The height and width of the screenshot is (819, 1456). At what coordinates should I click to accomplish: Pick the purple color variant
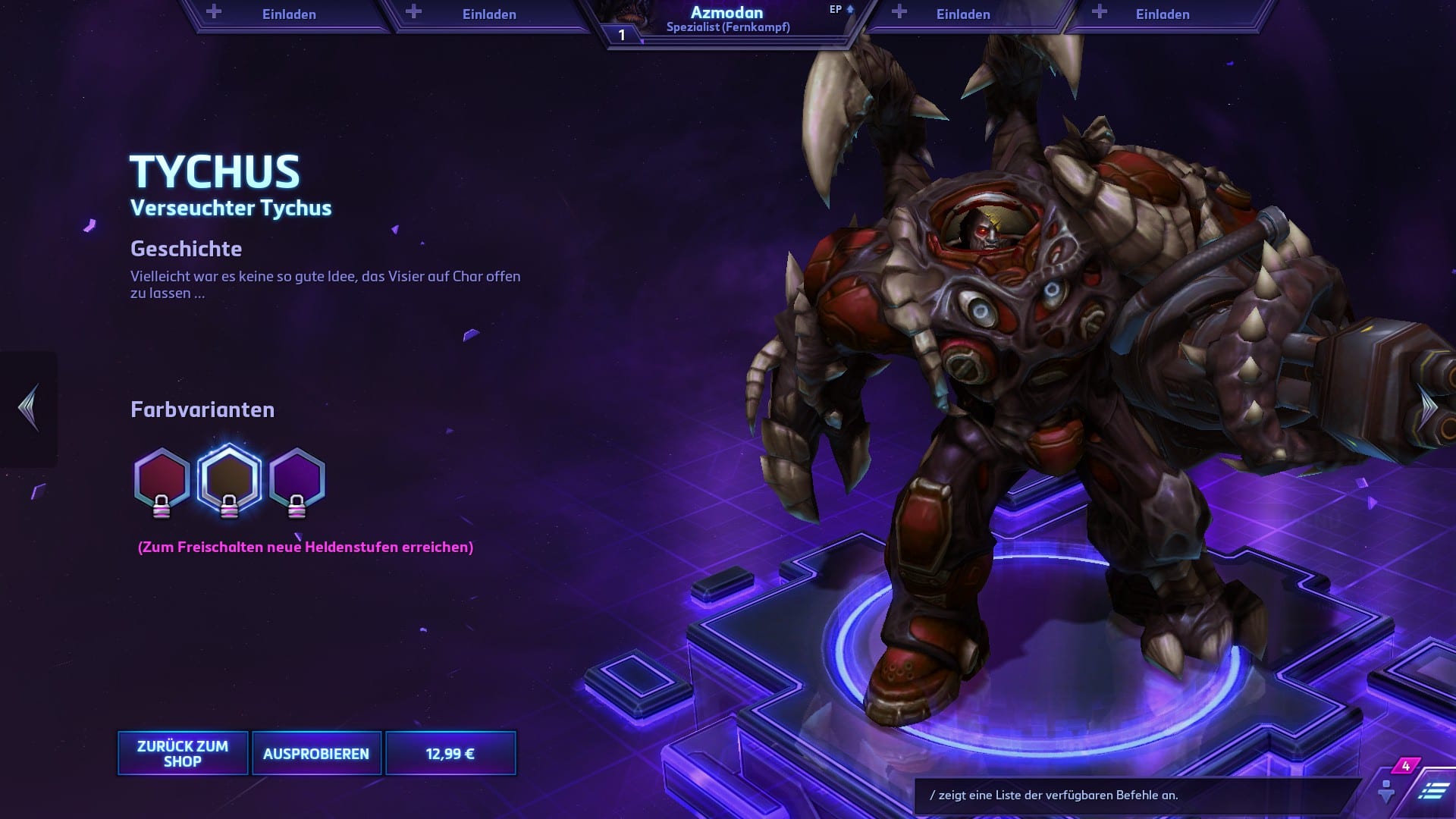[297, 479]
